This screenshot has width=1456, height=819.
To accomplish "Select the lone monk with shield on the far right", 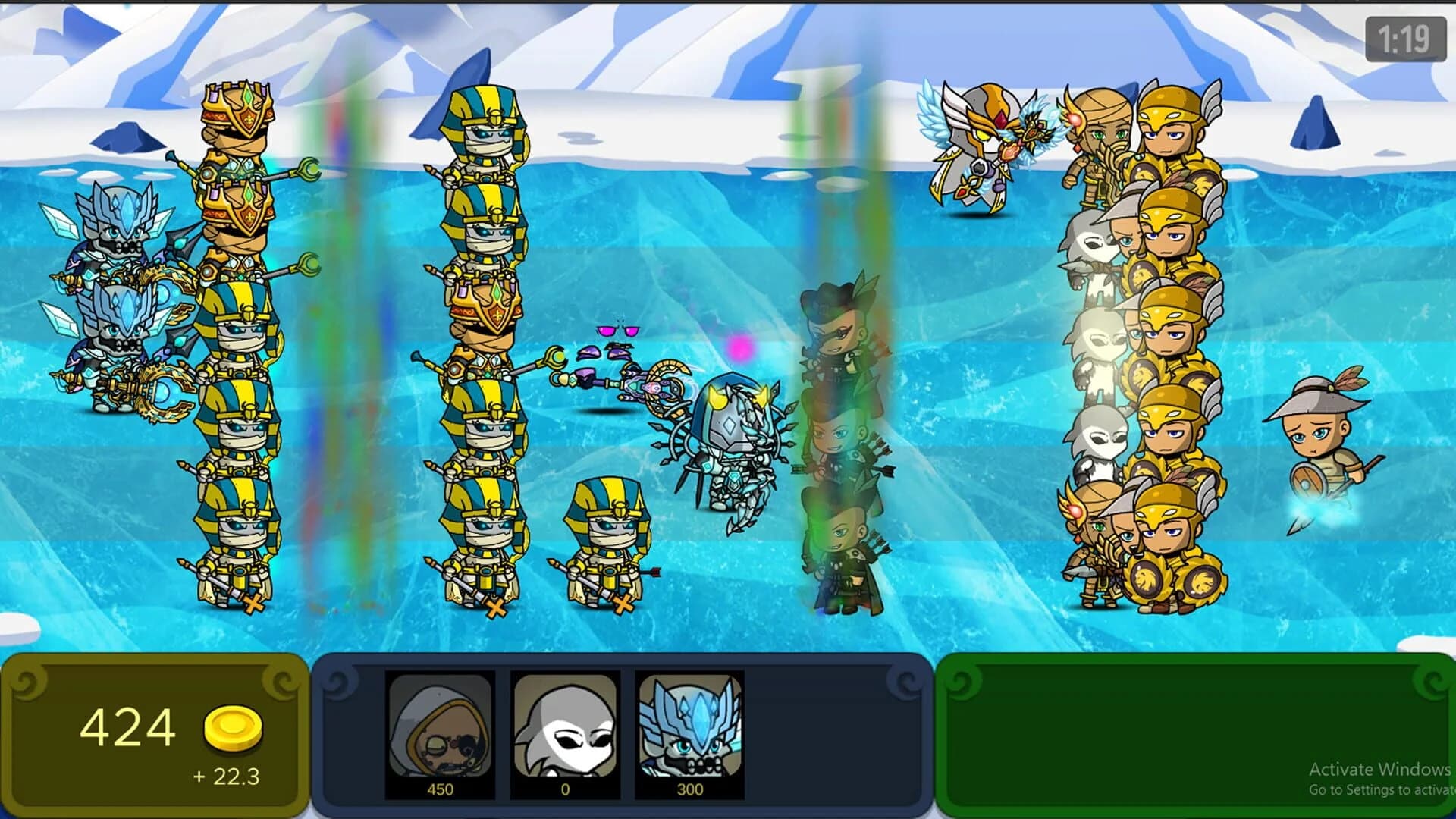I will (1319, 440).
